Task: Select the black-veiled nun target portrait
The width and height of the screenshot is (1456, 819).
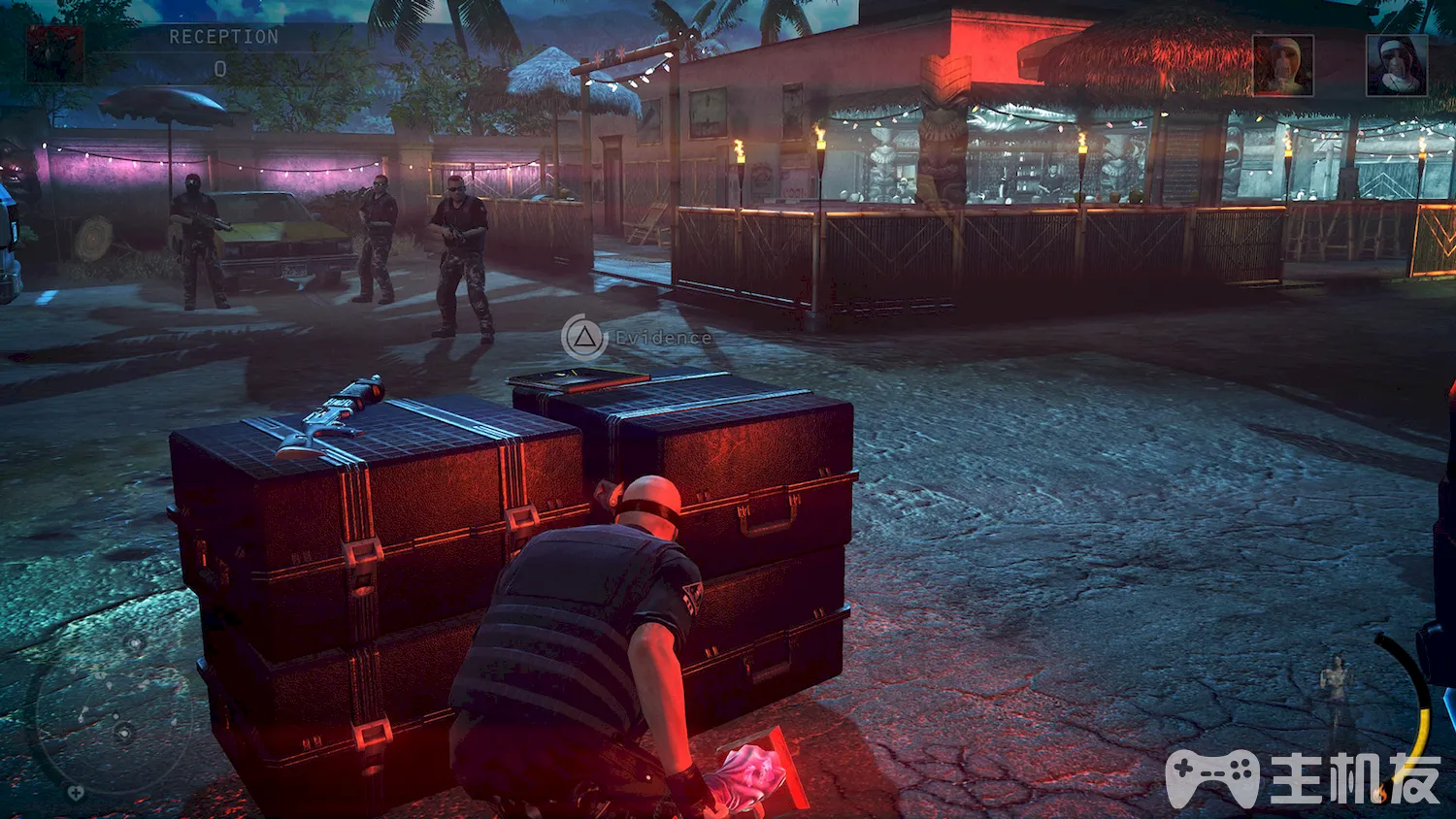Action: click(1396, 66)
